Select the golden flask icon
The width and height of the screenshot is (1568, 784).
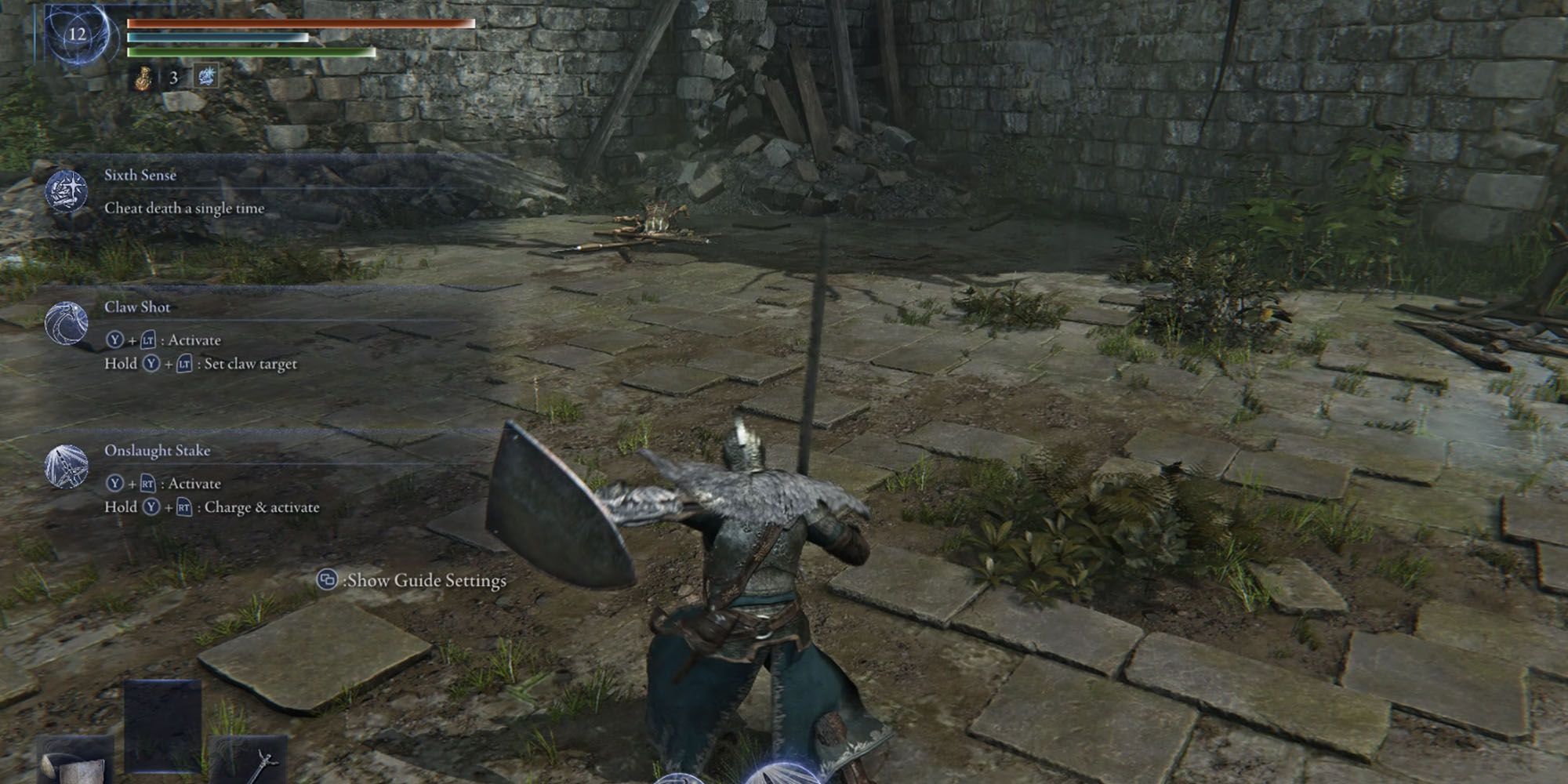[143, 78]
